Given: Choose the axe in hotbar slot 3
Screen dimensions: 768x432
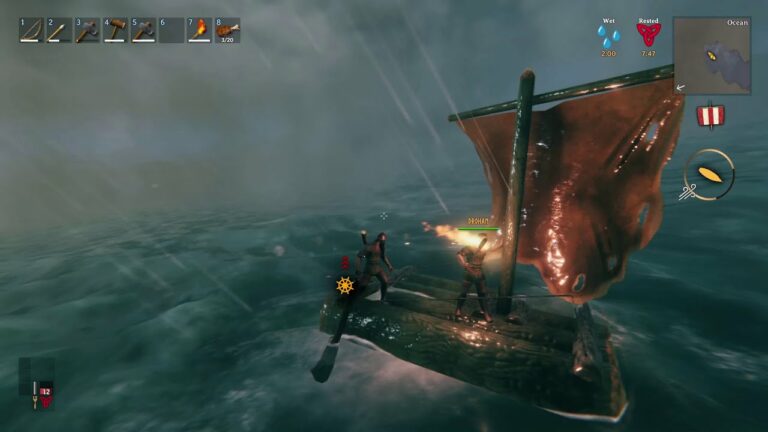Looking at the screenshot, I should click(x=87, y=30).
